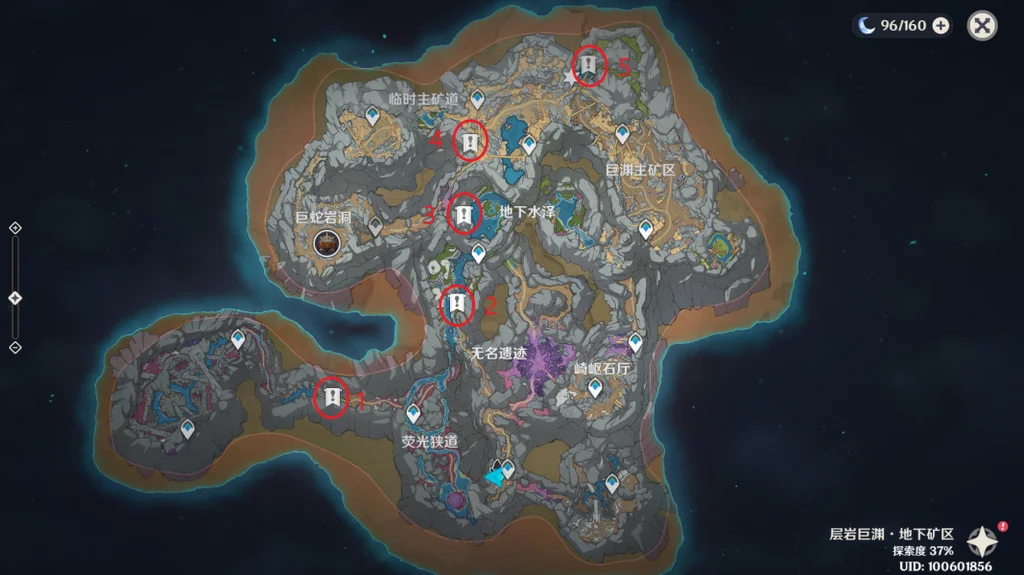Select the flag marker circled as number 2
The image size is (1024, 575).
(x=457, y=303)
